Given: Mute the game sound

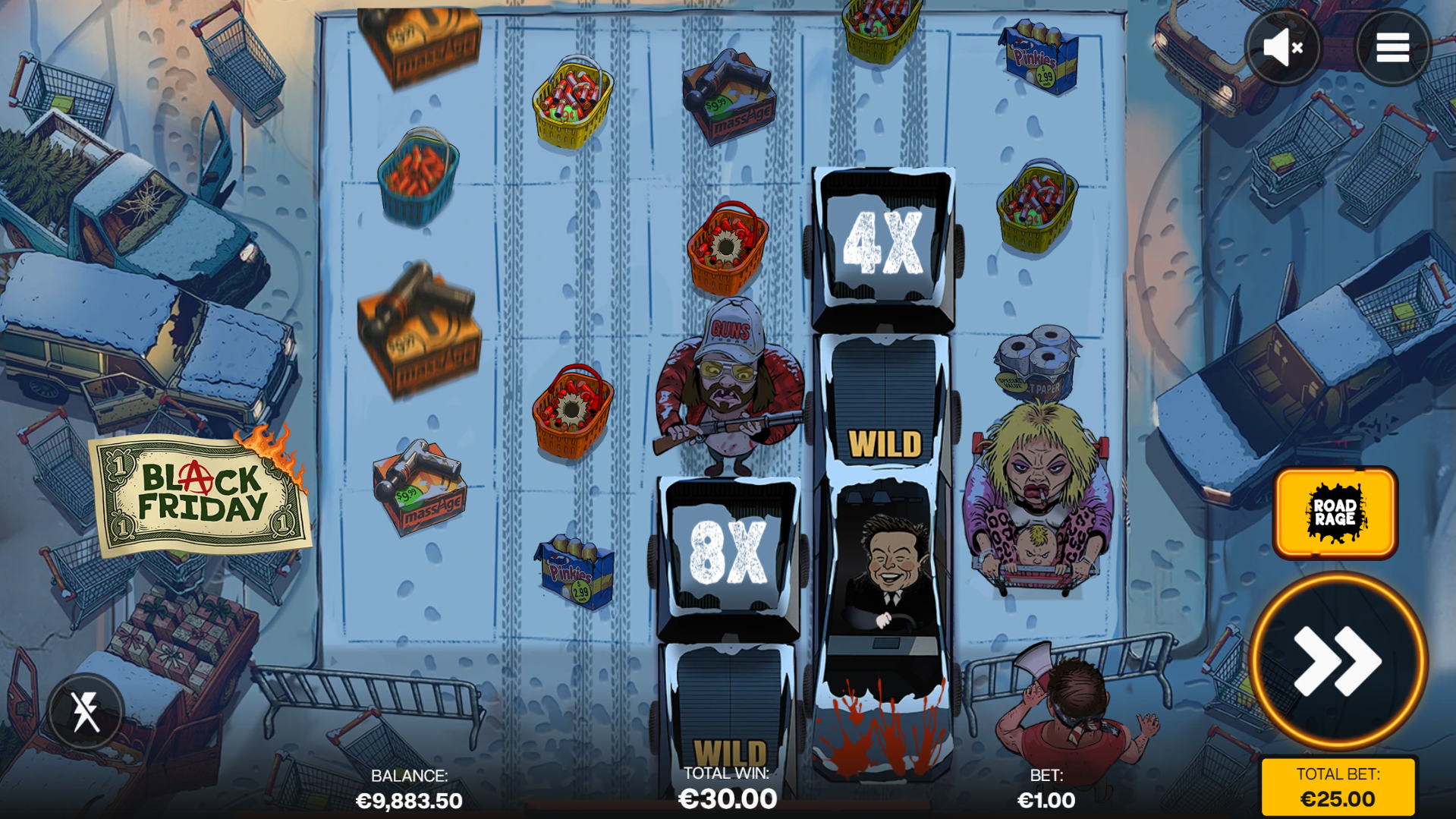Looking at the screenshot, I should tap(1281, 47).
